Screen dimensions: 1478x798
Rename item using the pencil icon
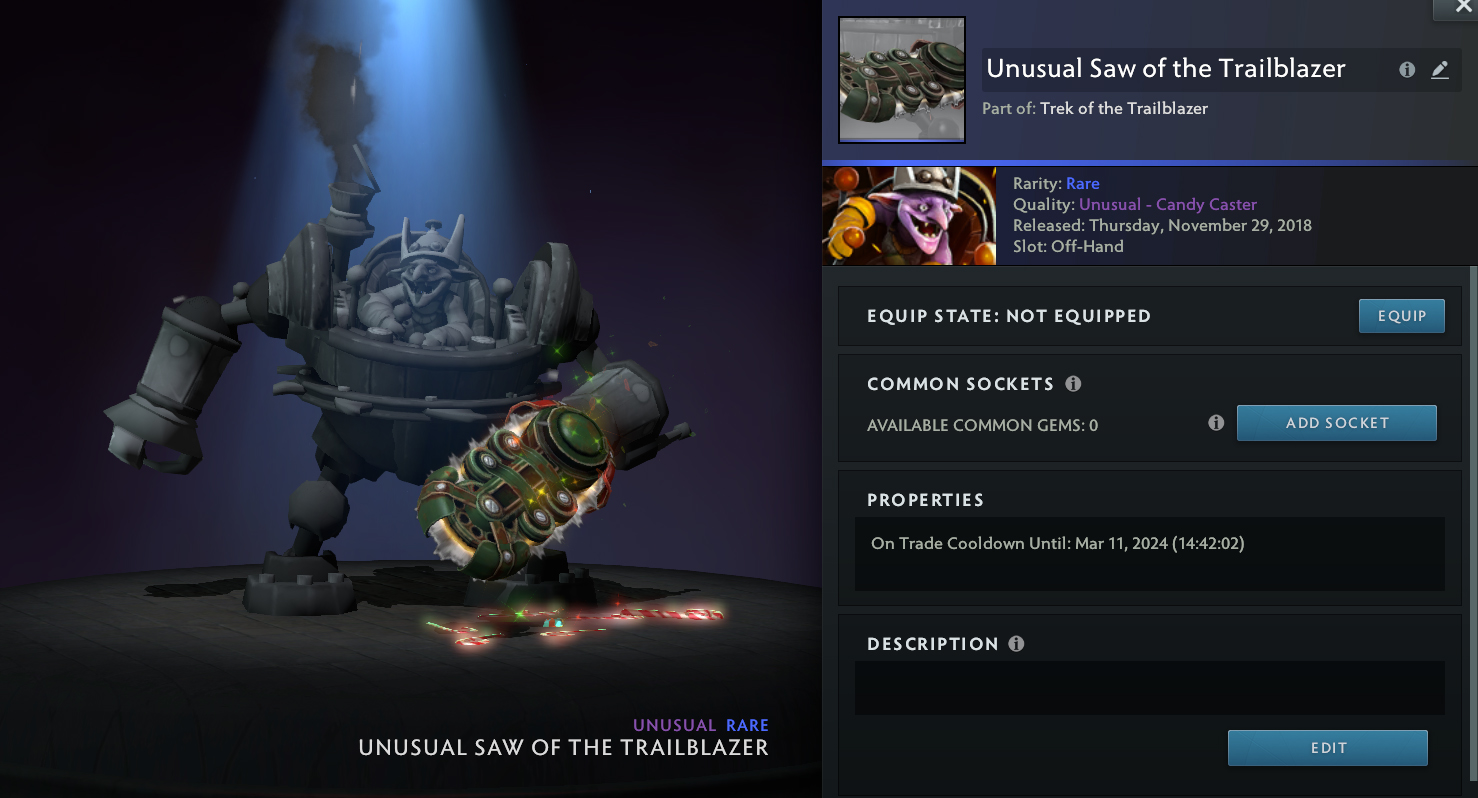coord(1440,70)
